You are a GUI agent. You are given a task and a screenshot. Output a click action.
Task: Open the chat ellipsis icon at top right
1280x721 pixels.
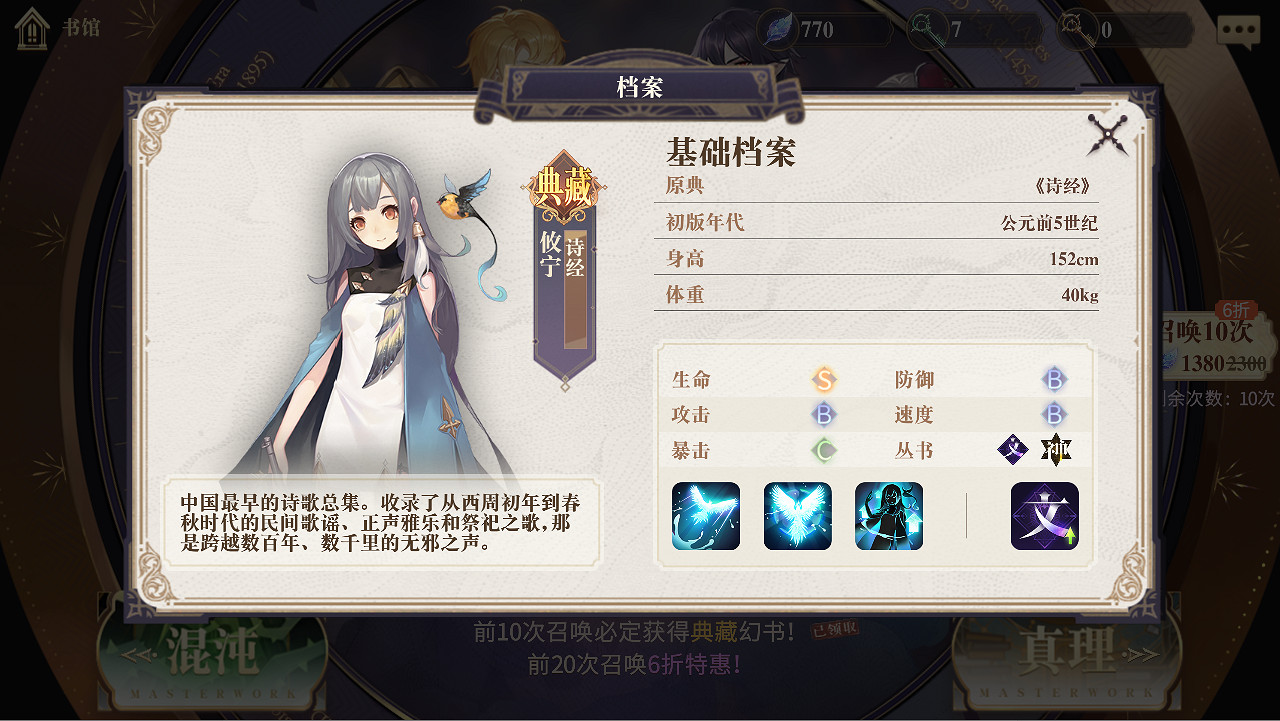click(1238, 30)
